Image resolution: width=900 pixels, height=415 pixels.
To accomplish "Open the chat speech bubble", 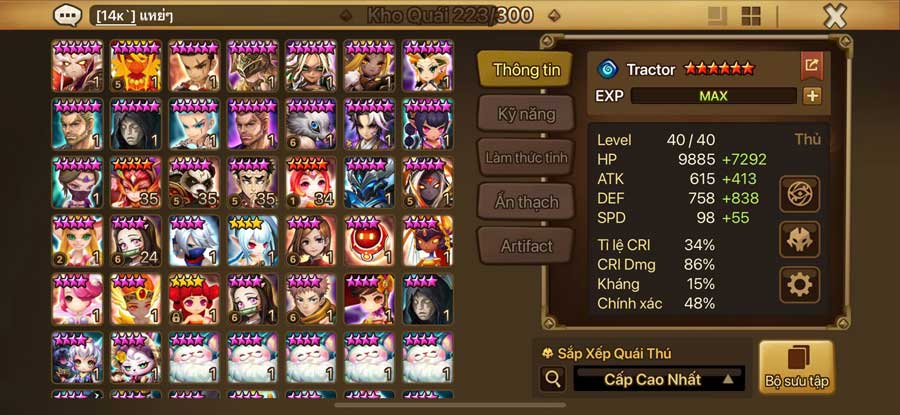I will (68, 16).
